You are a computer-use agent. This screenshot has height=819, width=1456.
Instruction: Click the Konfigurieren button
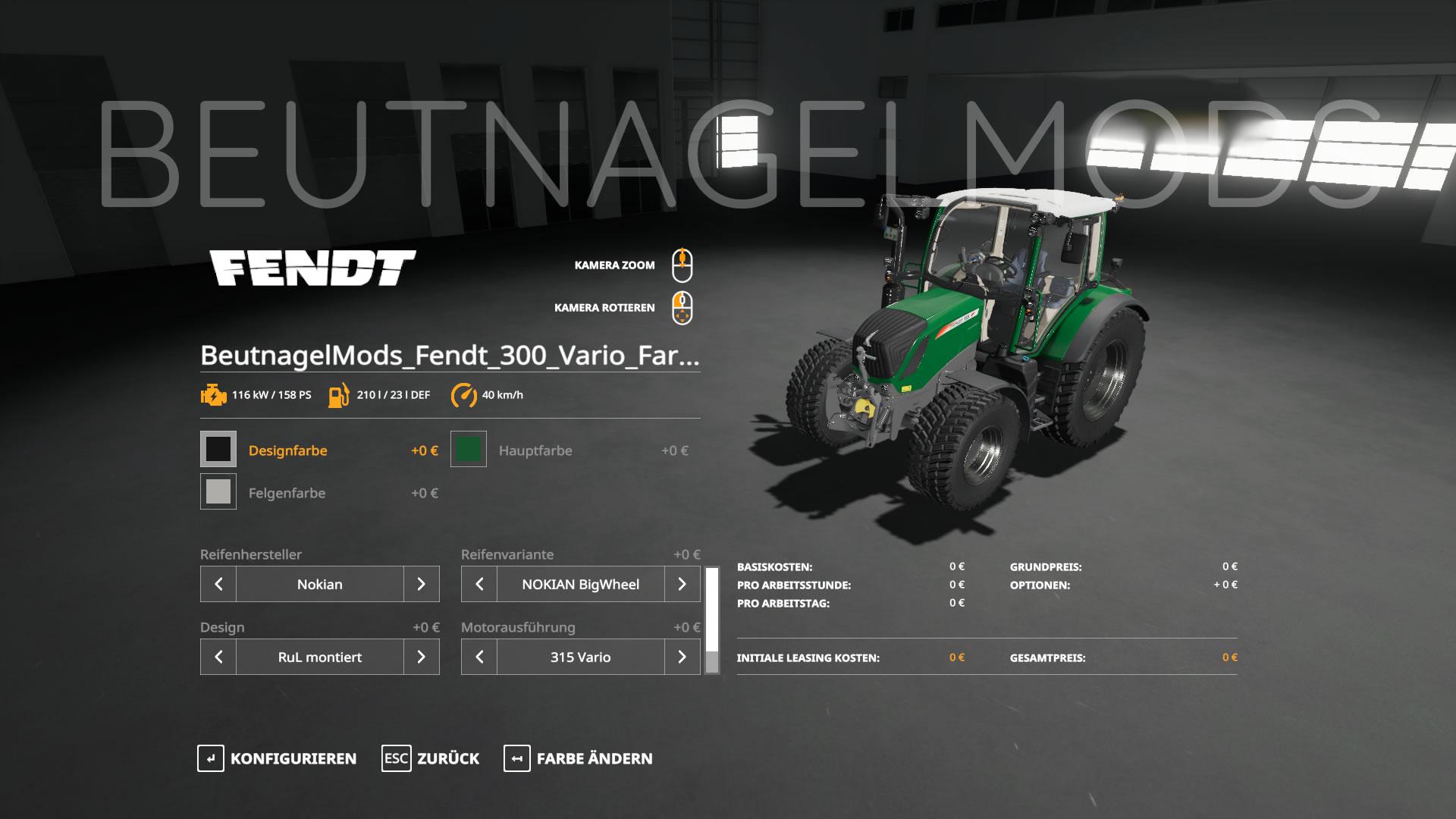point(277,758)
